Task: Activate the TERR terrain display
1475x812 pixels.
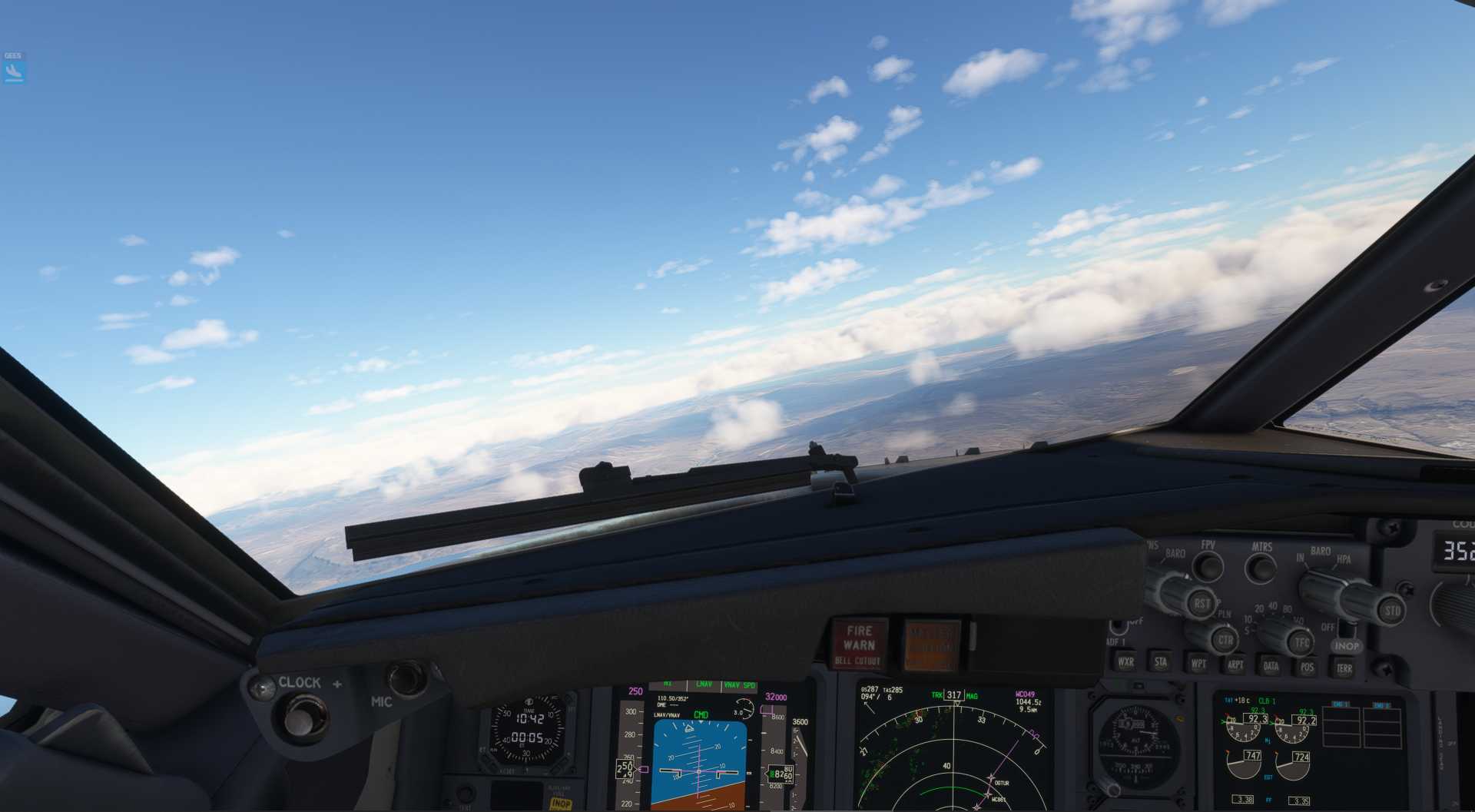Action: (x=1344, y=668)
